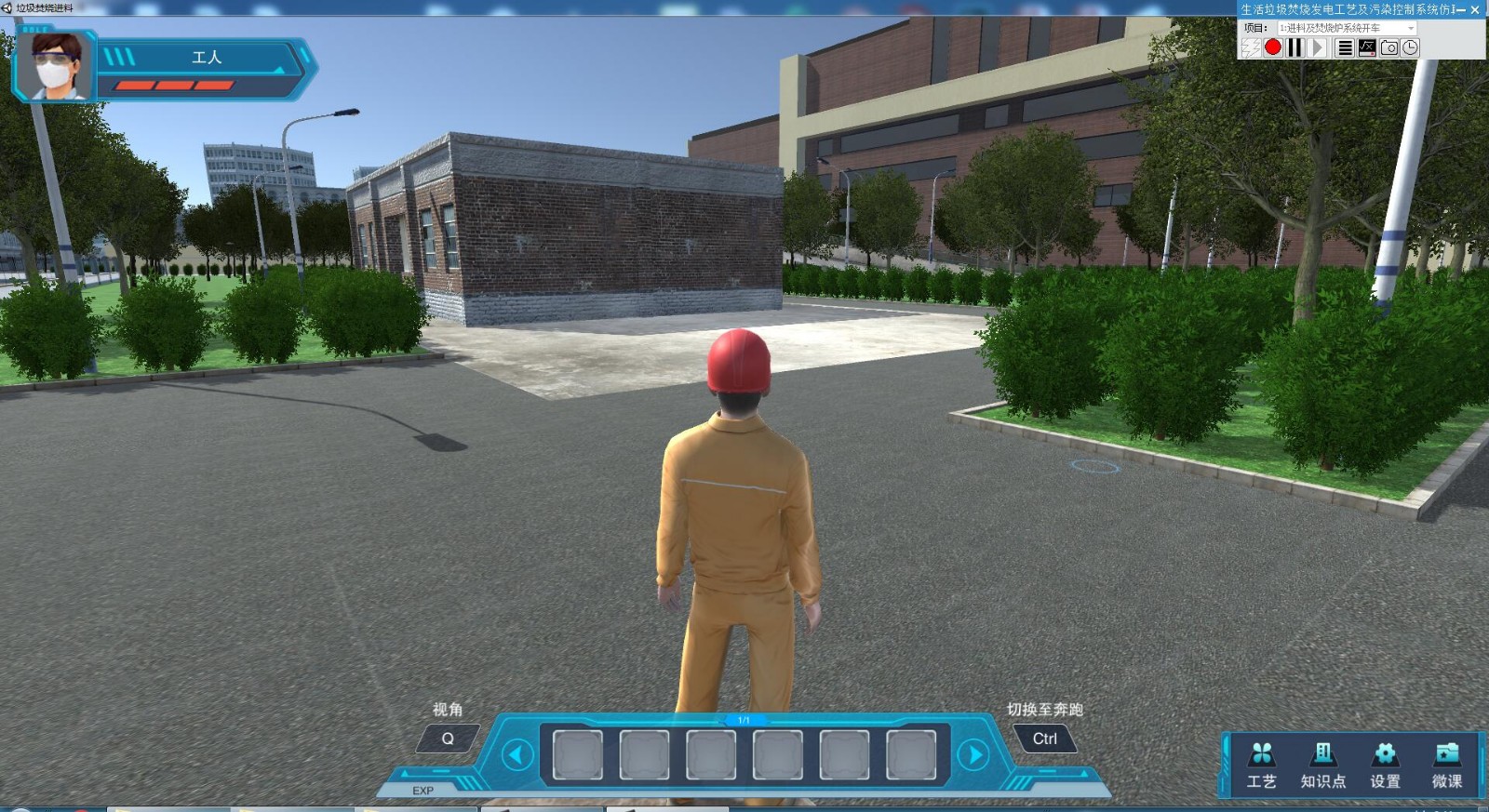The height and width of the screenshot is (812, 1489).
Task: Open the square-root formula tool
Action: pos(1367,47)
